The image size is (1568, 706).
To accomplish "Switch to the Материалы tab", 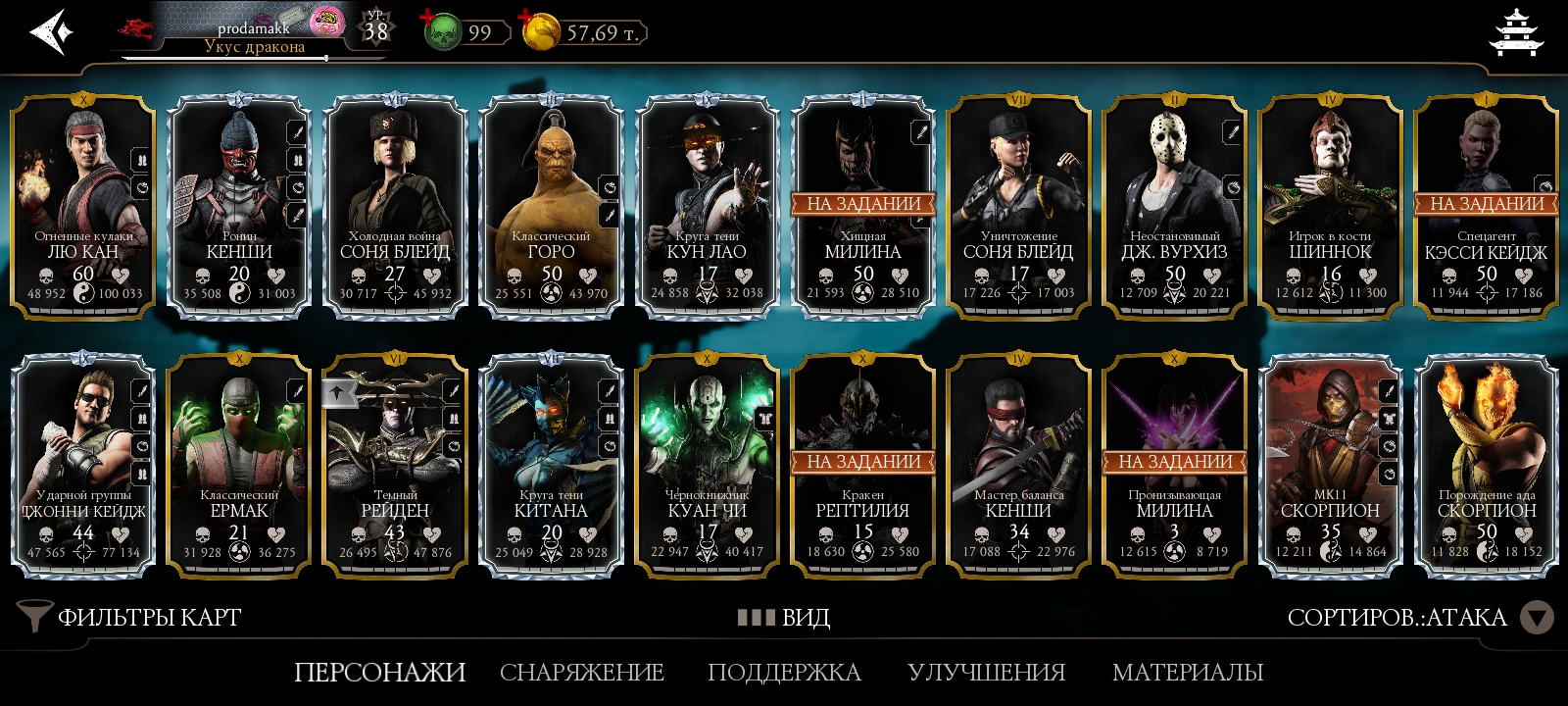I will pyautogui.click(x=1187, y=672).
